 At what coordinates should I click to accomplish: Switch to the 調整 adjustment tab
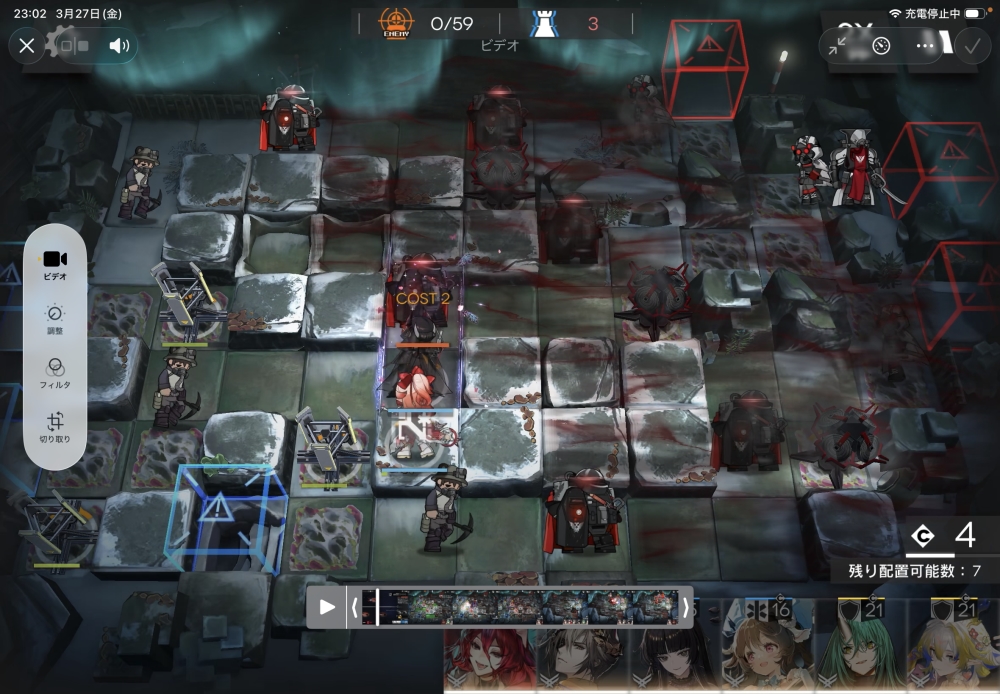click(x=55, y=319)
